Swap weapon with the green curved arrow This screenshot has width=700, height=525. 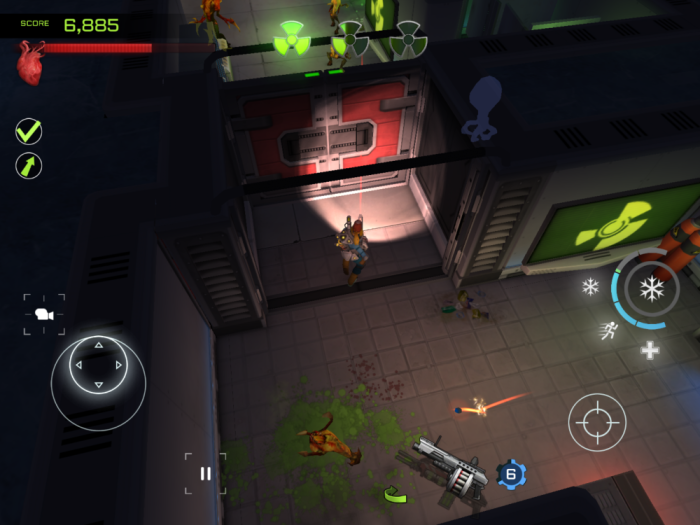point(395,494)
